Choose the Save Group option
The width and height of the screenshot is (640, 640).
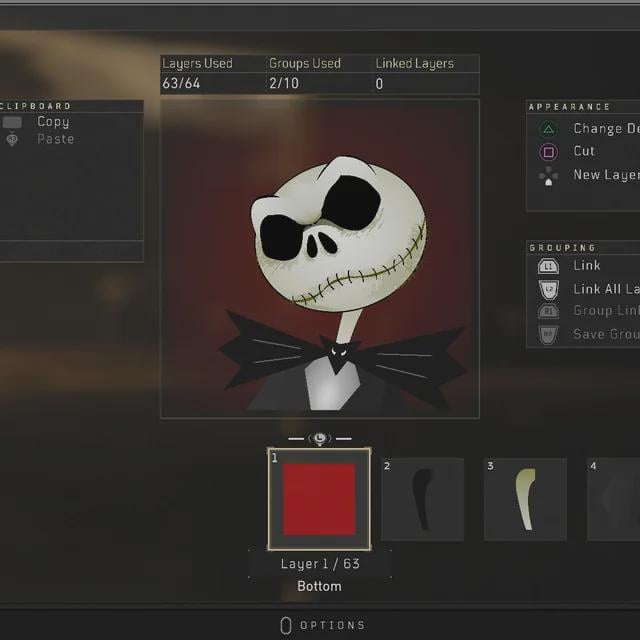605,334
